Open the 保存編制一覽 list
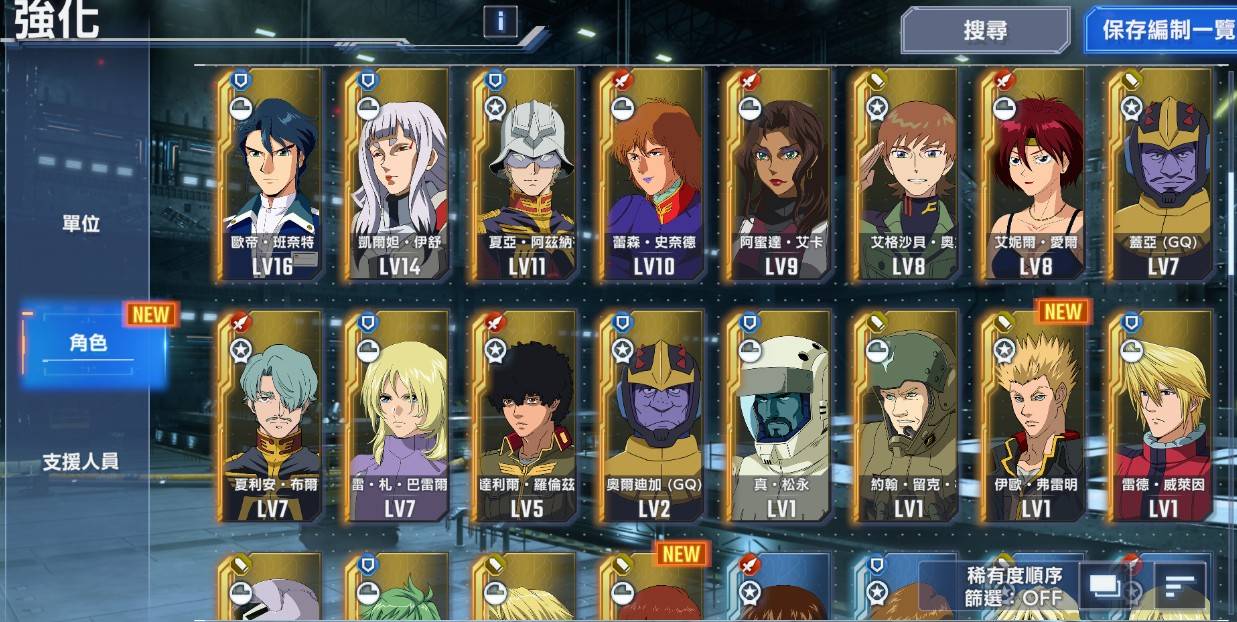This screenshot has height=622, width=1237. coord(1167,30)
